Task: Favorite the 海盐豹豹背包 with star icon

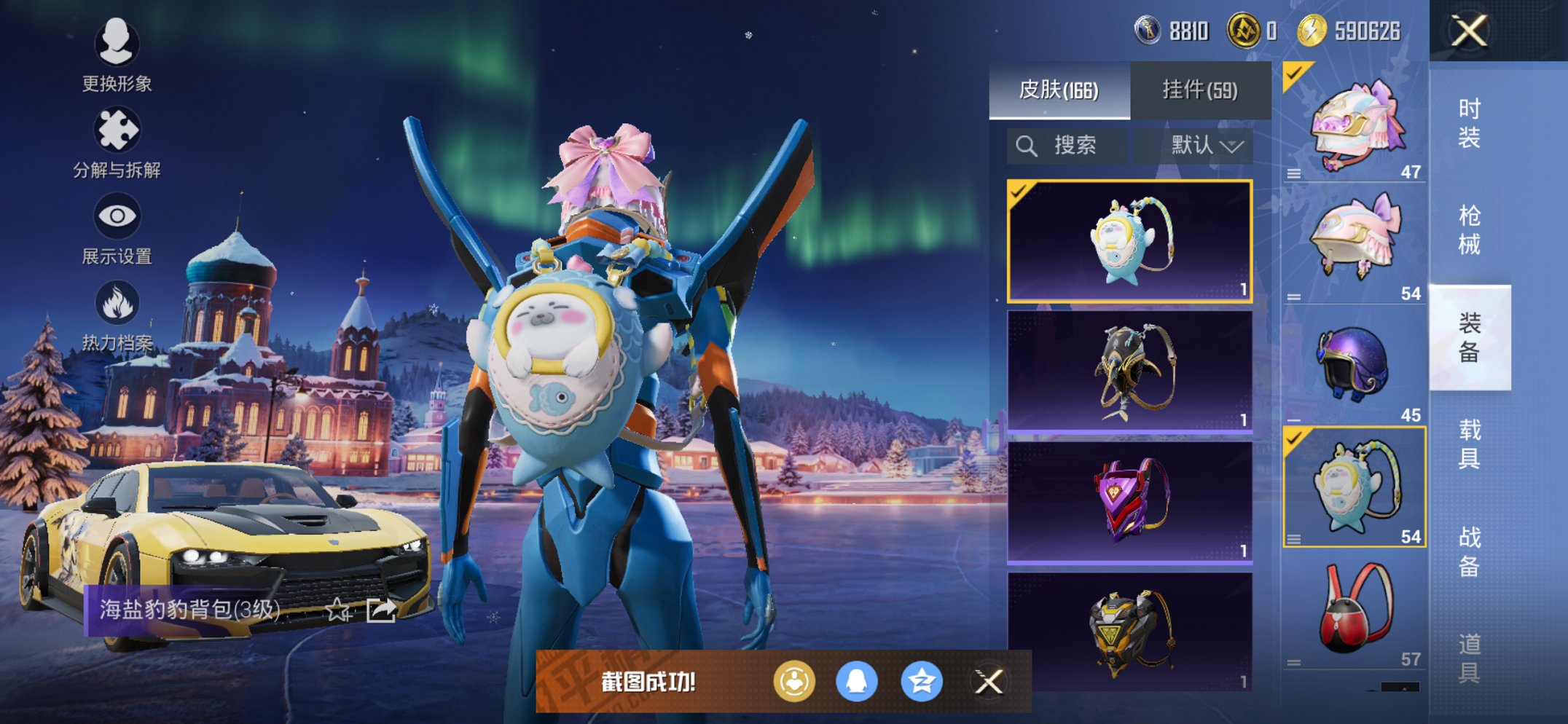Action: click(337, 610)
